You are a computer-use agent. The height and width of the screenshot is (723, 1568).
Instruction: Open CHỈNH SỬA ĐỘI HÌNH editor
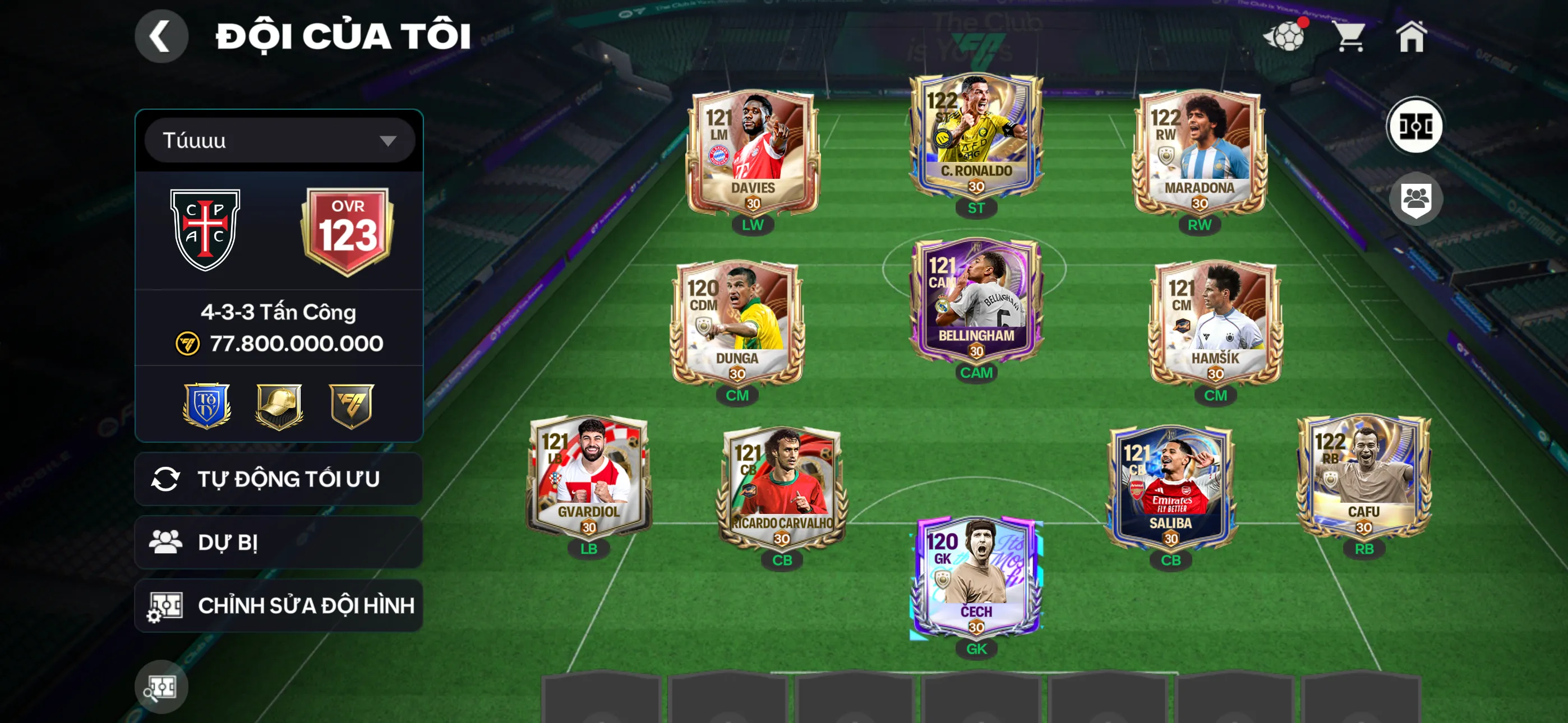pyautogui.click(x=277, y=605)
